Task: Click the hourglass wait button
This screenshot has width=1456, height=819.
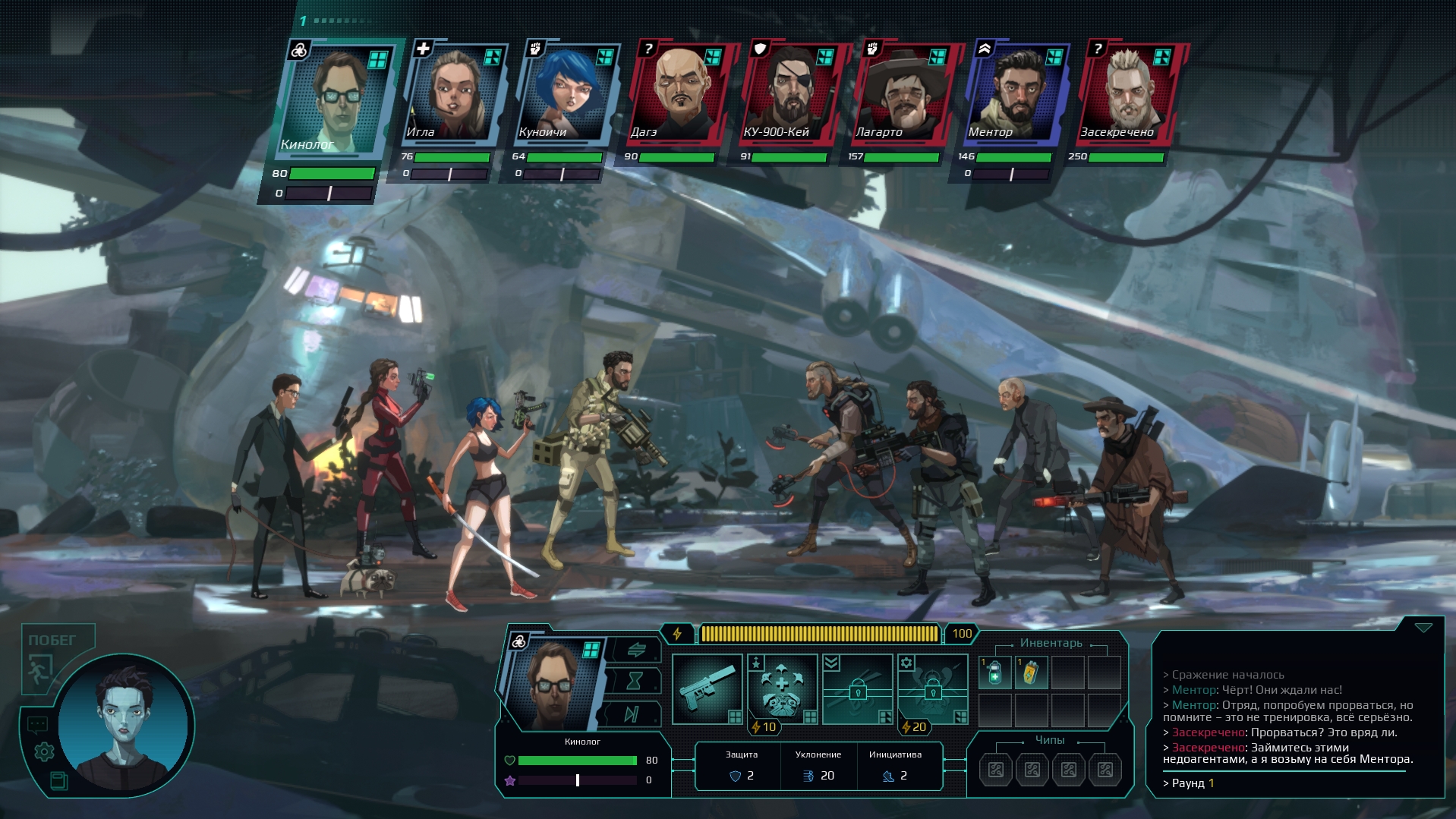Action: click(x=635, y=681)
